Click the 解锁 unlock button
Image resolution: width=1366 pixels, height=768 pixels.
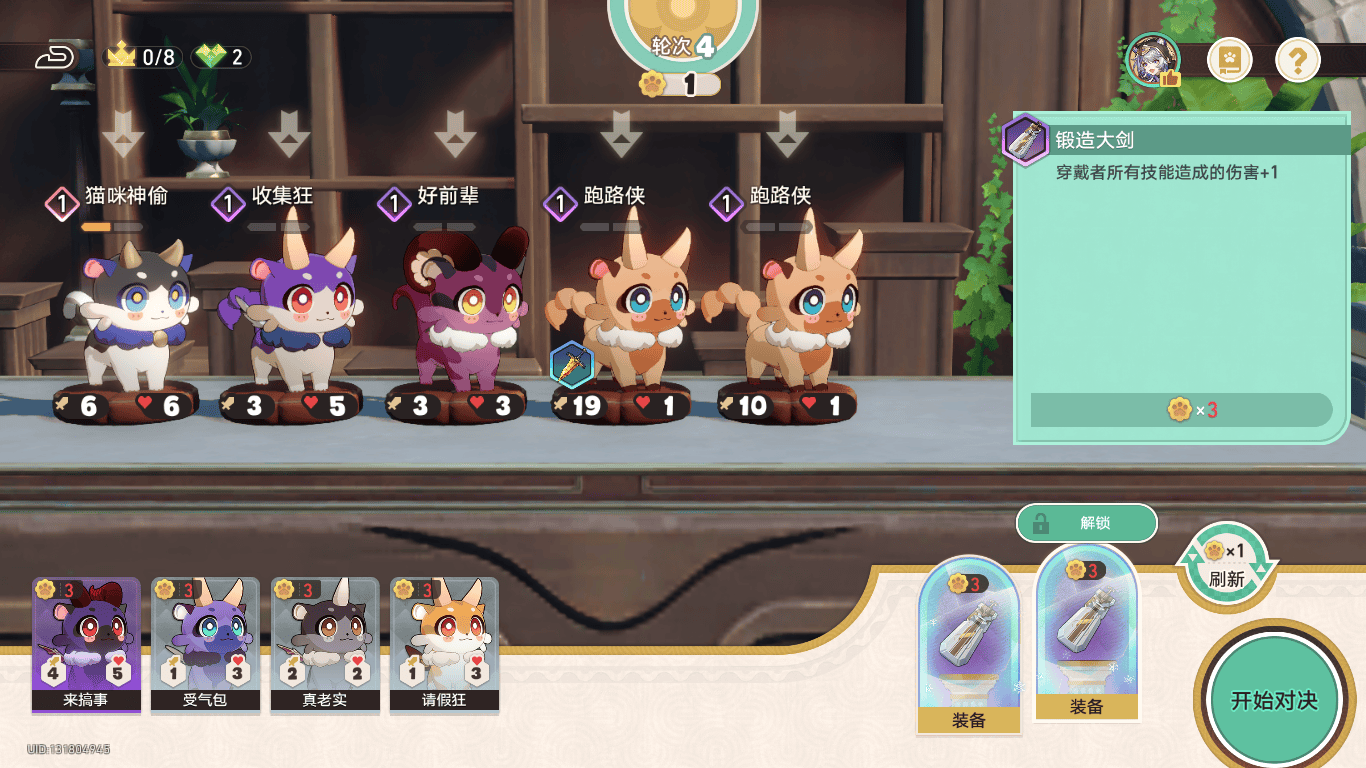pyautogui.click(x=1087, y=523)
